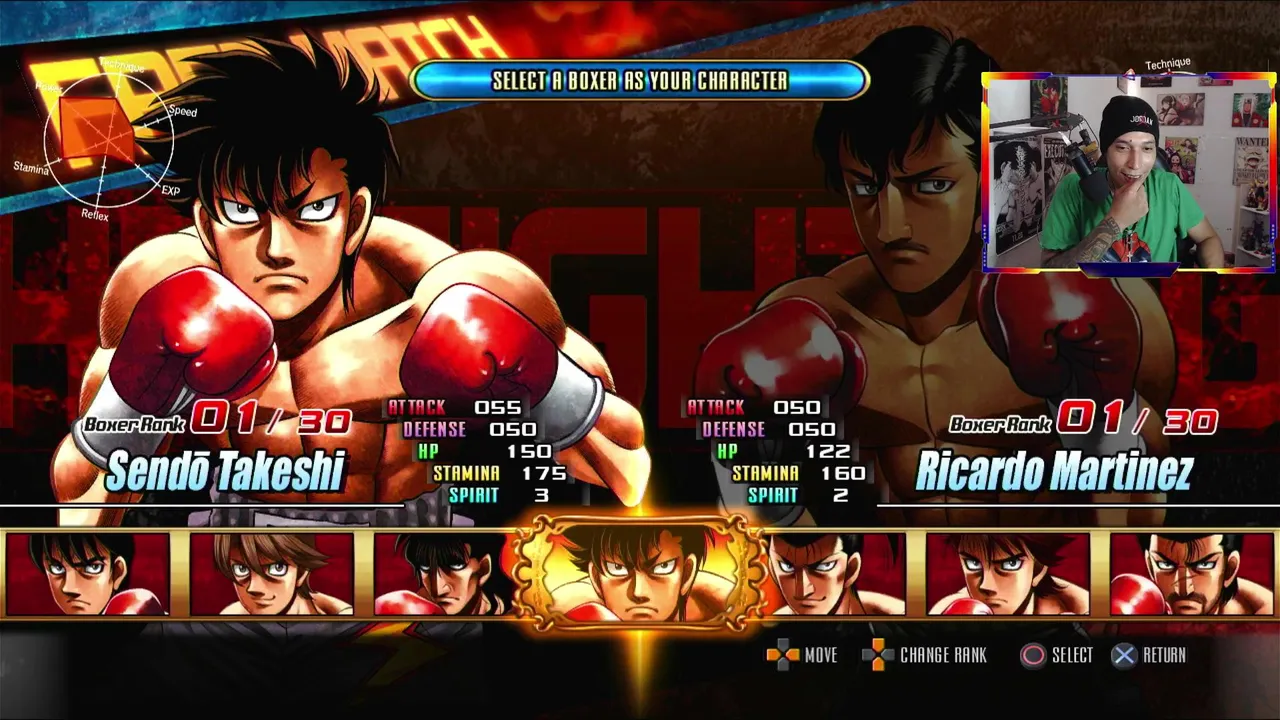
Task: Click the streamer webcam overlay
Action: click(x=1129, y=172)
